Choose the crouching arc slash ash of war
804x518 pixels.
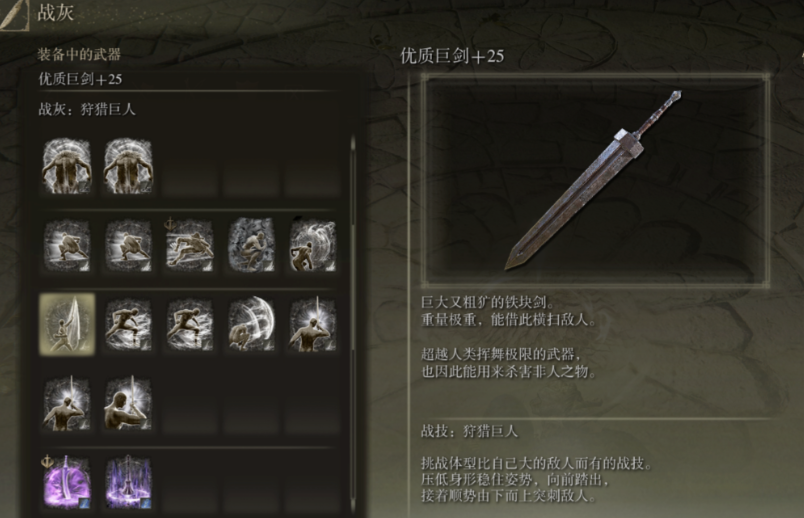click(250, 324)
